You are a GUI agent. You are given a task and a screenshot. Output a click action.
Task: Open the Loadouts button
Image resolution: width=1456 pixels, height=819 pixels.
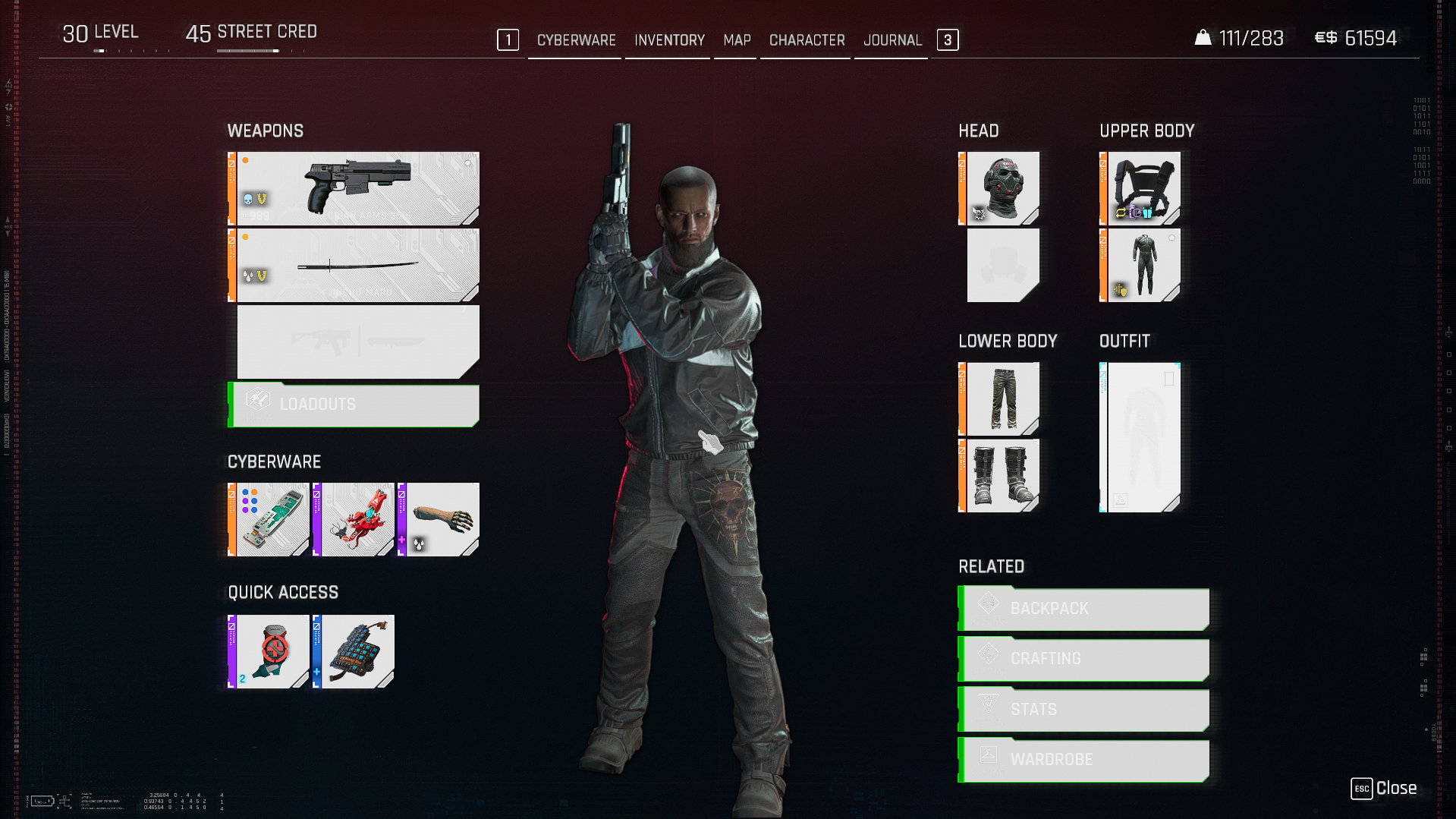point(354,405)
